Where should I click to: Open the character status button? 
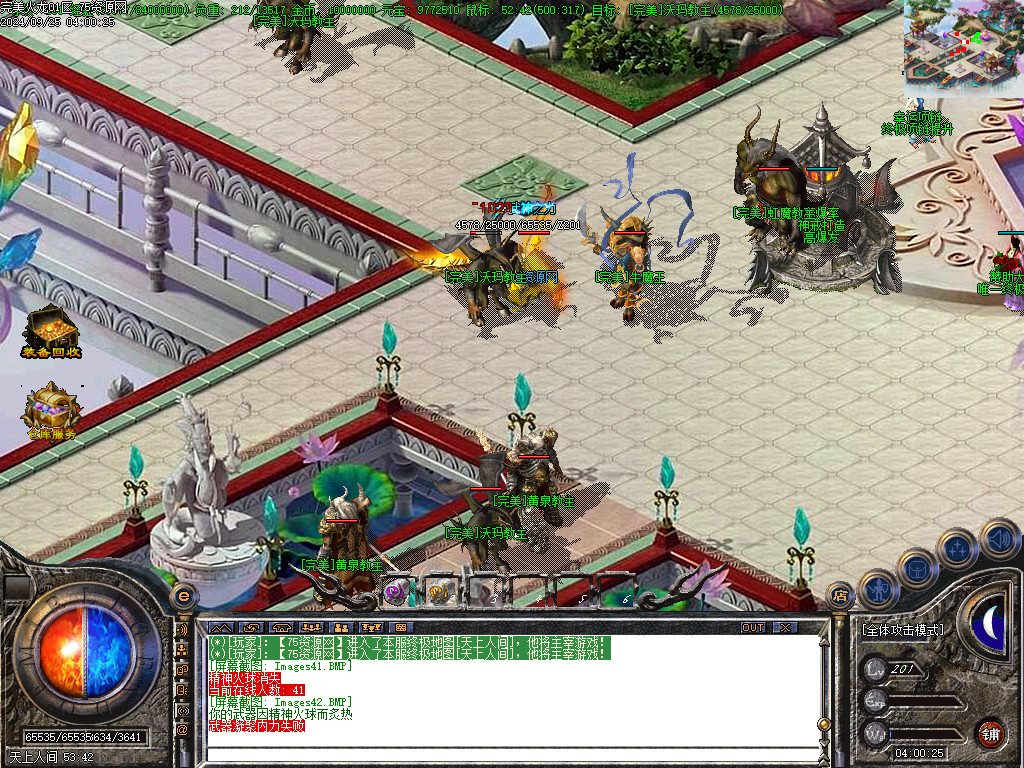coord(877,590)
